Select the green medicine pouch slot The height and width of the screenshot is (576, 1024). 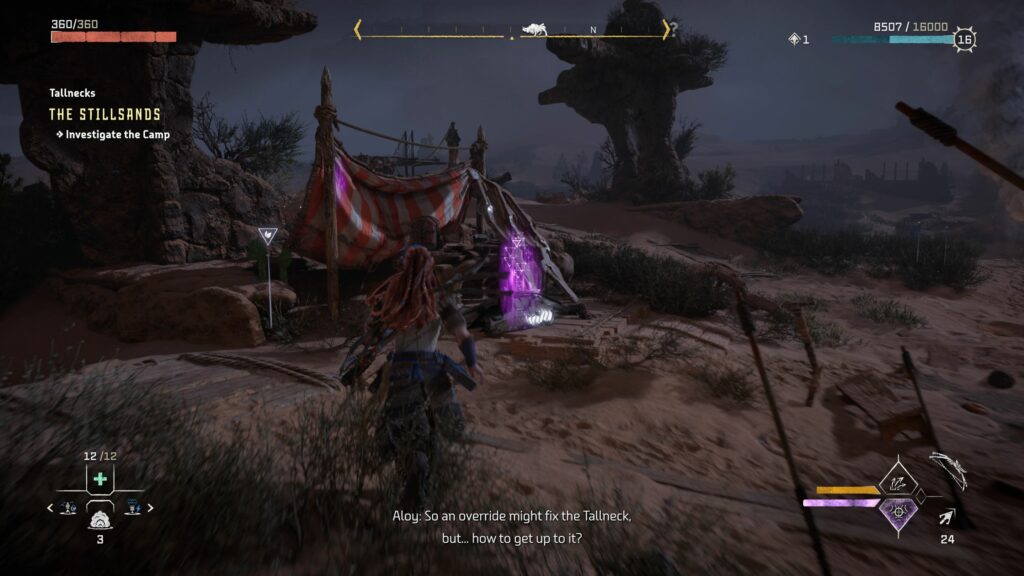tap(100, 479)
